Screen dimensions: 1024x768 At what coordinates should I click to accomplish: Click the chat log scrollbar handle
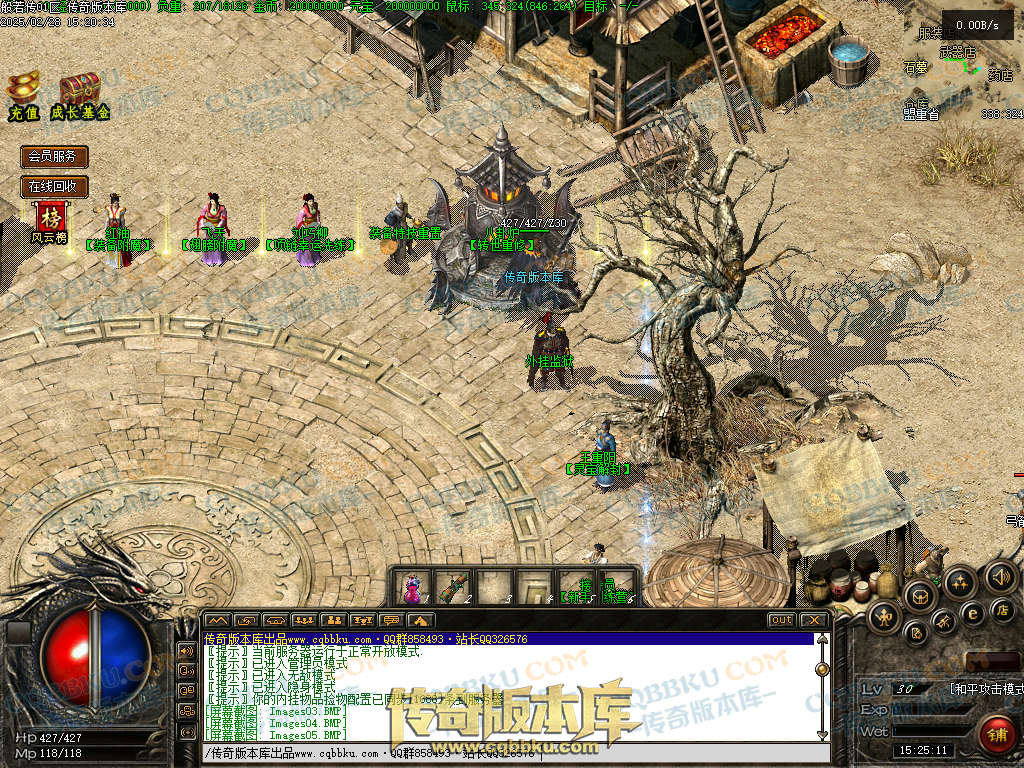click(x=822, y=669)
